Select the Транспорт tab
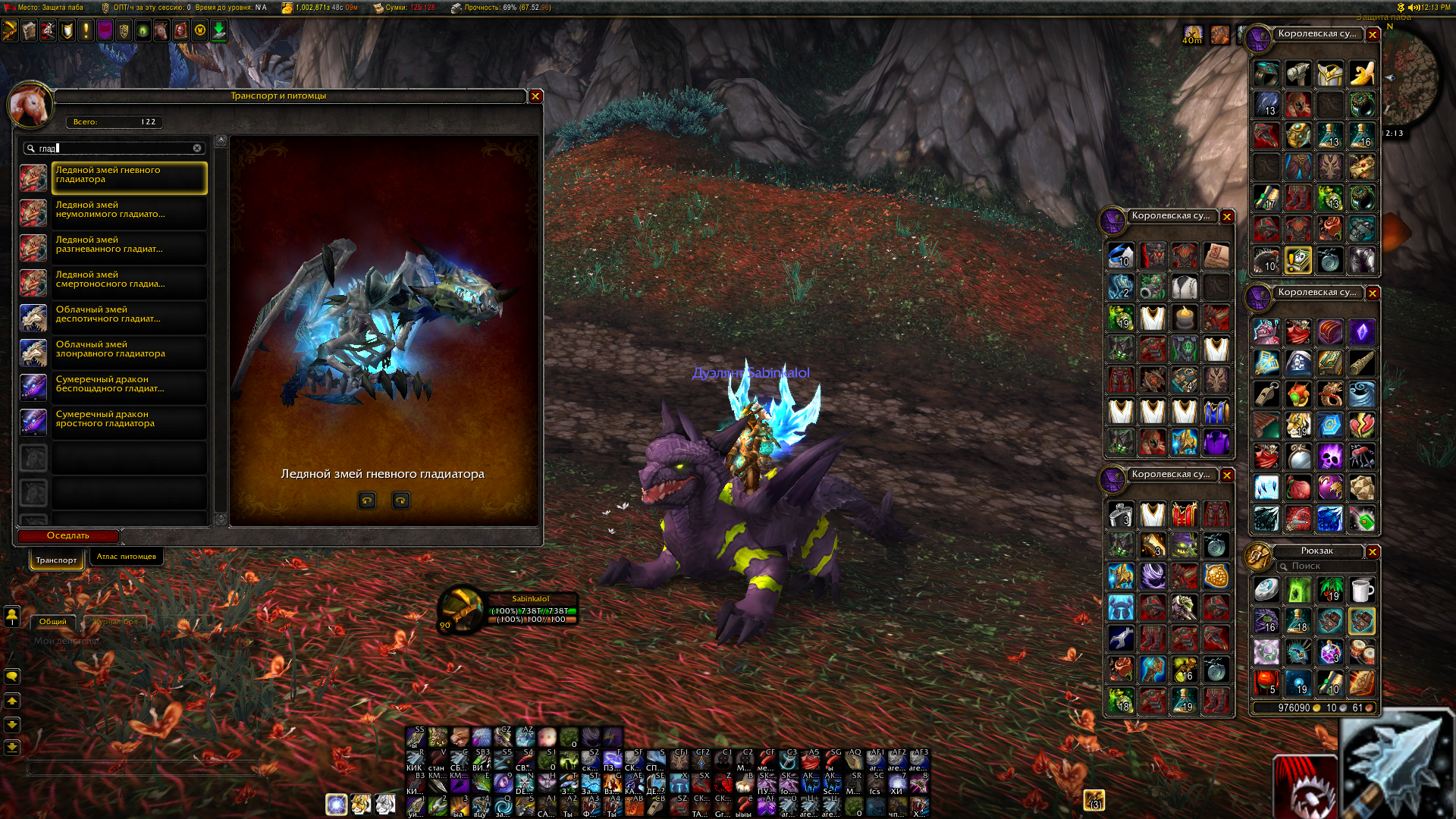Viewport: 1456px width, 819px height. click(56, 560)
